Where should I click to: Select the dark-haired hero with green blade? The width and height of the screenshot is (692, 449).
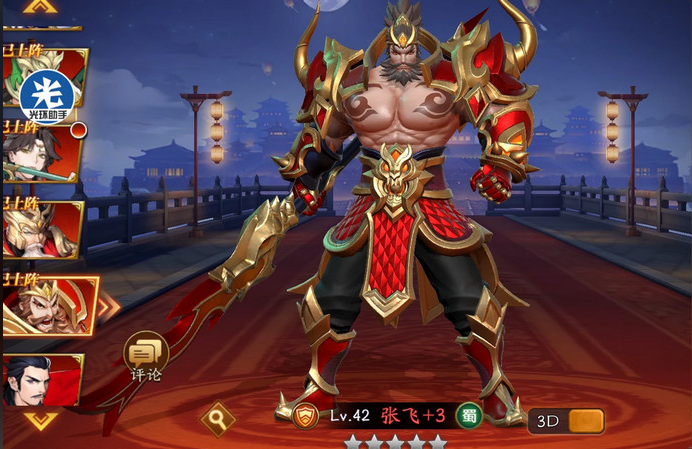point(40,155)
